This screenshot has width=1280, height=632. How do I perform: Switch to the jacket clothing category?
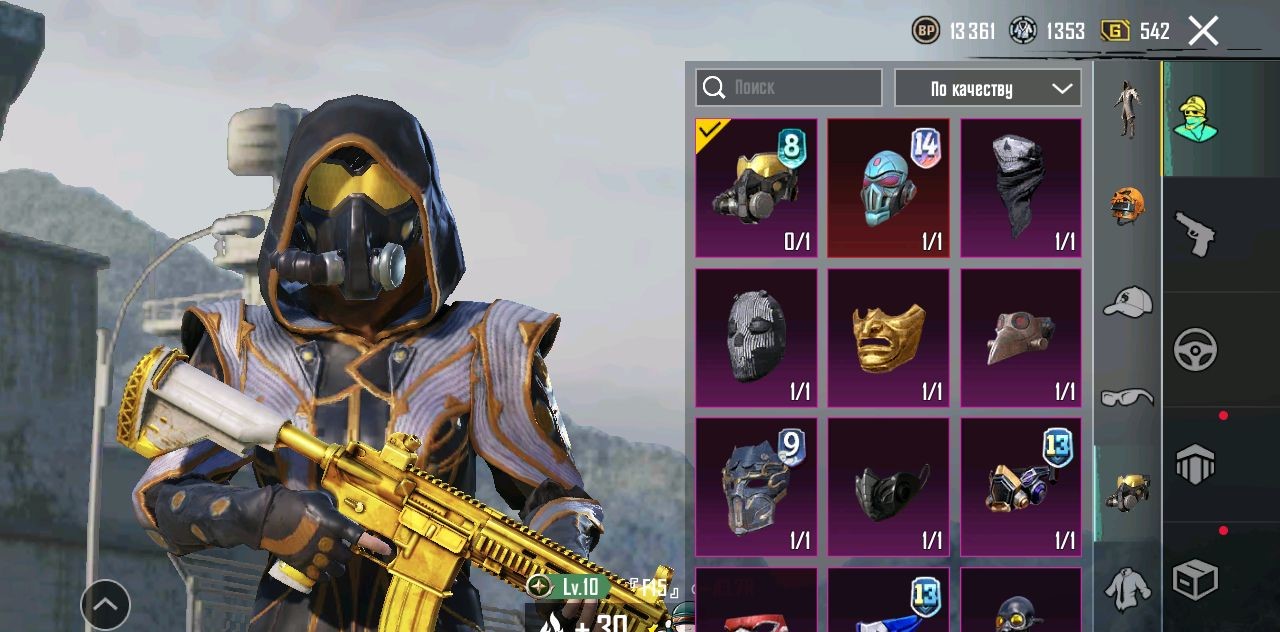pyautogui.click(x=1127, y=588)
